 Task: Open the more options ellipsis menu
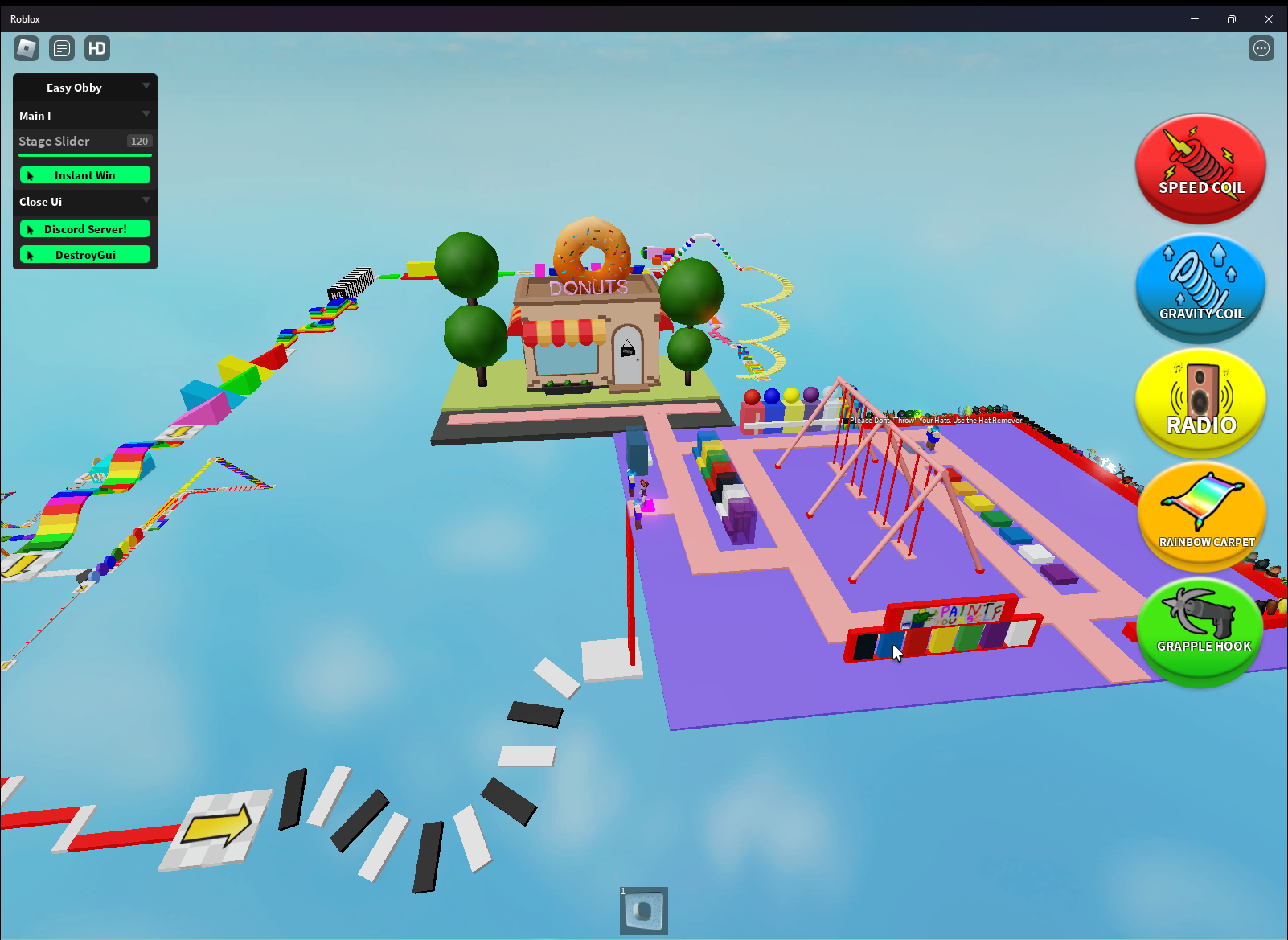[1261, 48]
